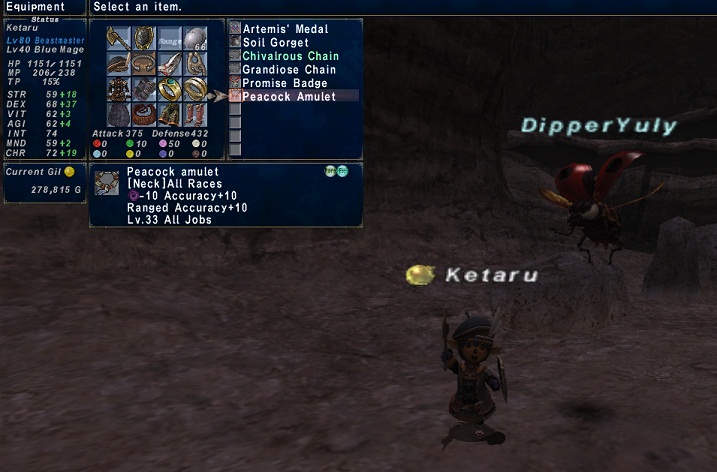The height and width of the screenshot is (472, 717).
Task: Select the main weapon axe slot
Action: (x=119, y=38)
